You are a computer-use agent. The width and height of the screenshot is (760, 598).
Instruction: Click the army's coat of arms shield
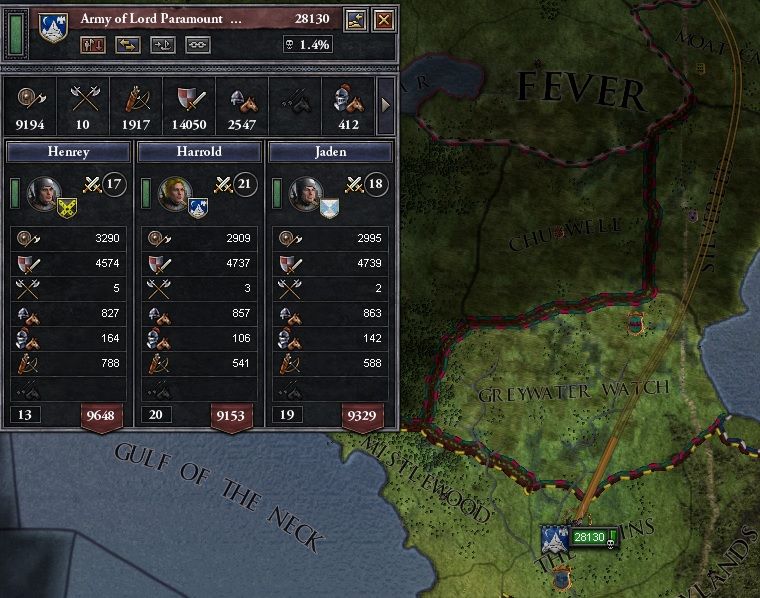[50, 27]
